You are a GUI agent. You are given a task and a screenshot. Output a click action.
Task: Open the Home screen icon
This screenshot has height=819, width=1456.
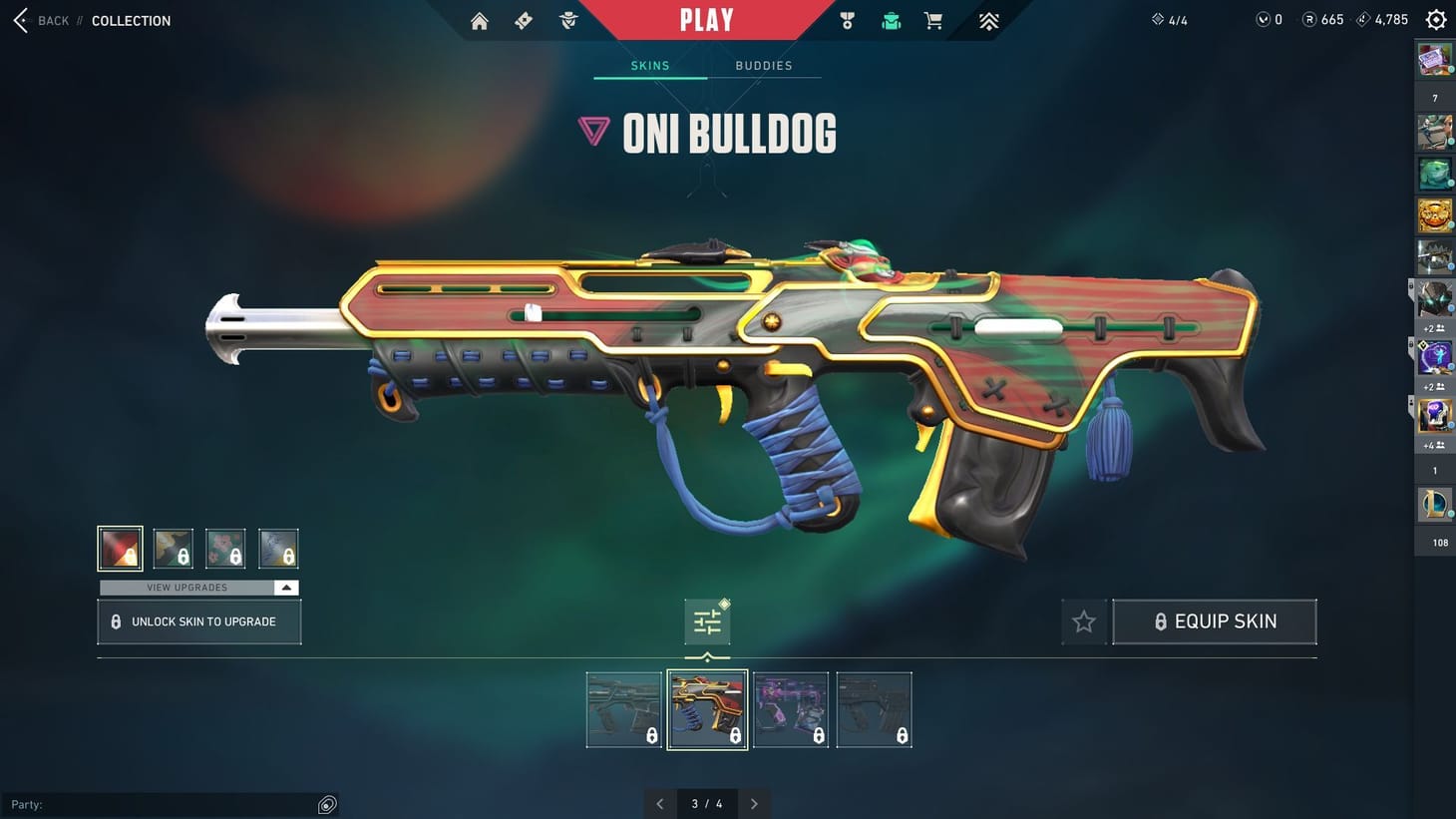point(479,20)
